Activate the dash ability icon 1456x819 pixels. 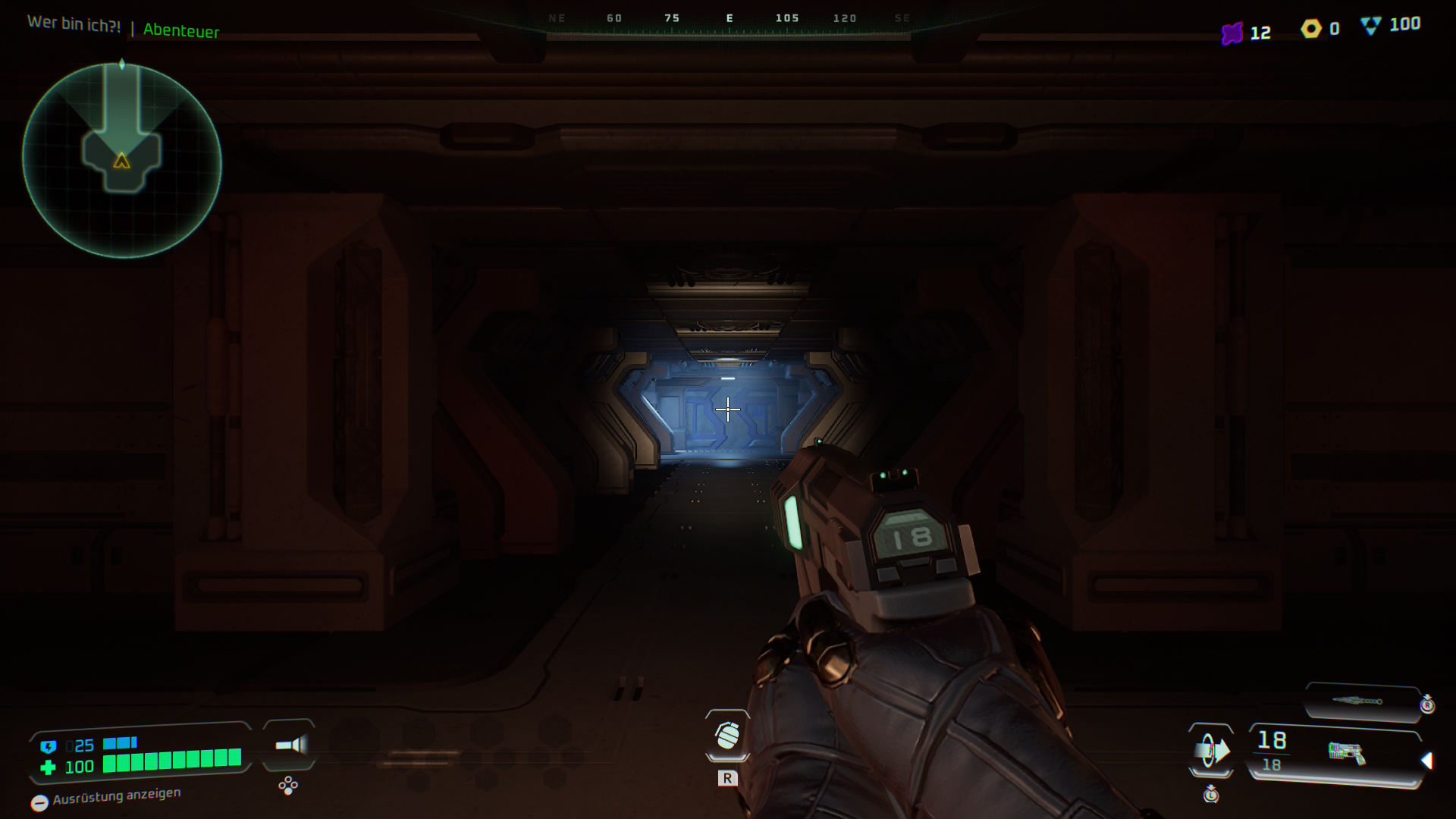pyautogui.click(x=1211, y=751)
